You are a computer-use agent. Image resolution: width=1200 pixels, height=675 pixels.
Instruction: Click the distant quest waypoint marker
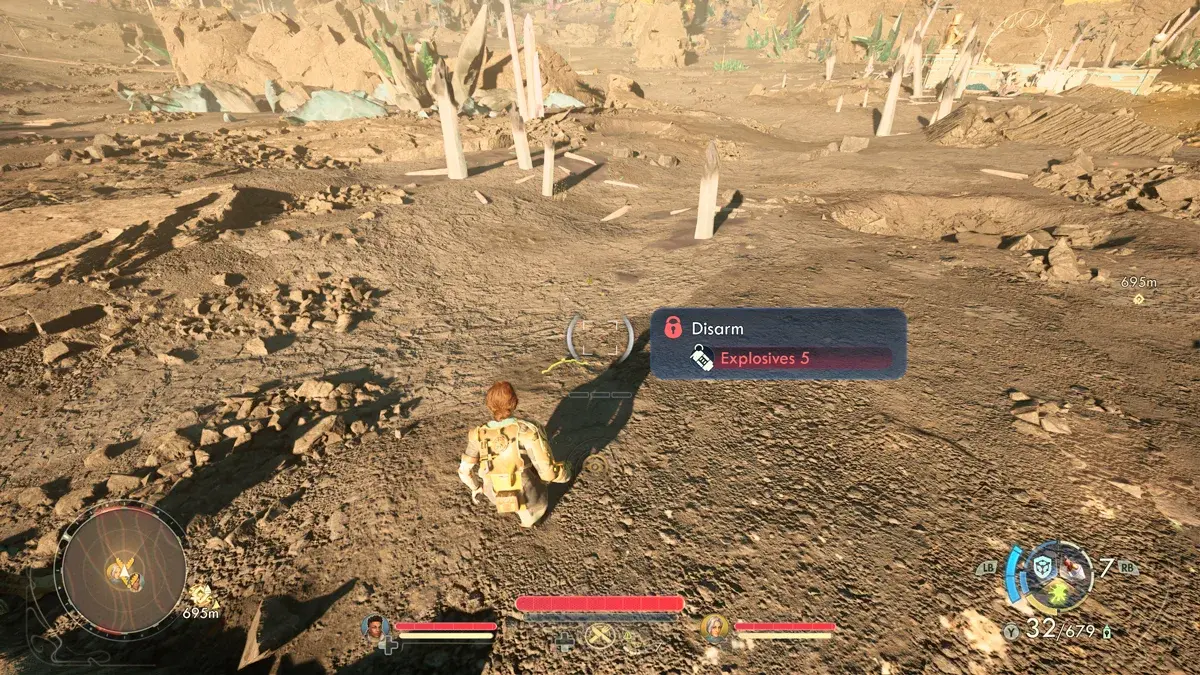point(1138,299)
